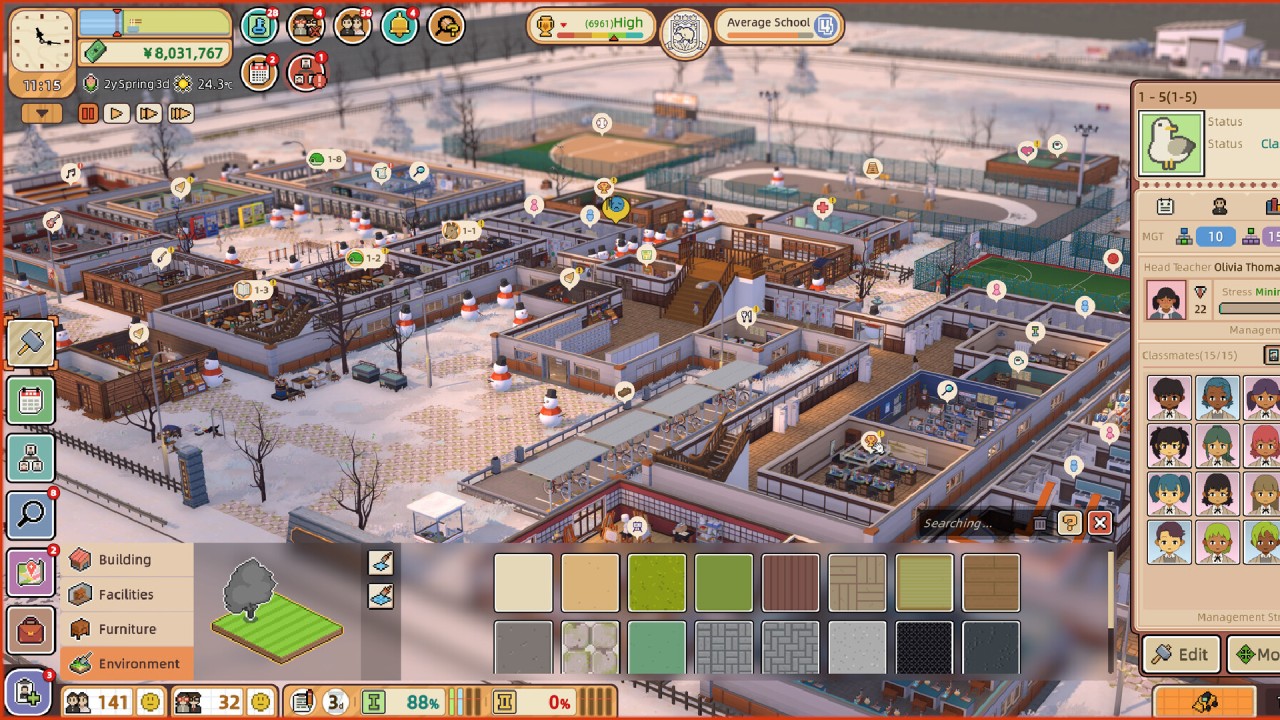This screenshot has width=1280, height=720.
Task: Set game to normal play speed
Action: [x=117, y=114]
